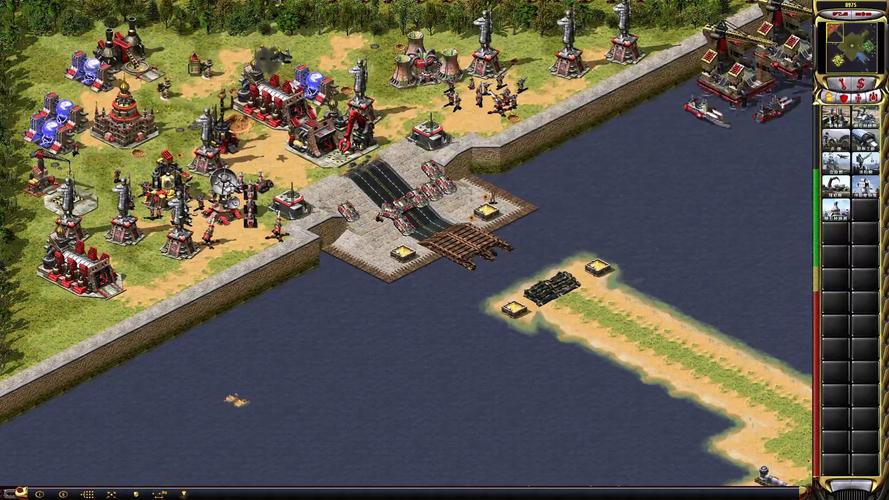Select the shield icon on command bar
The height and width of the screenshot is (500, 889).
point(136,494)
